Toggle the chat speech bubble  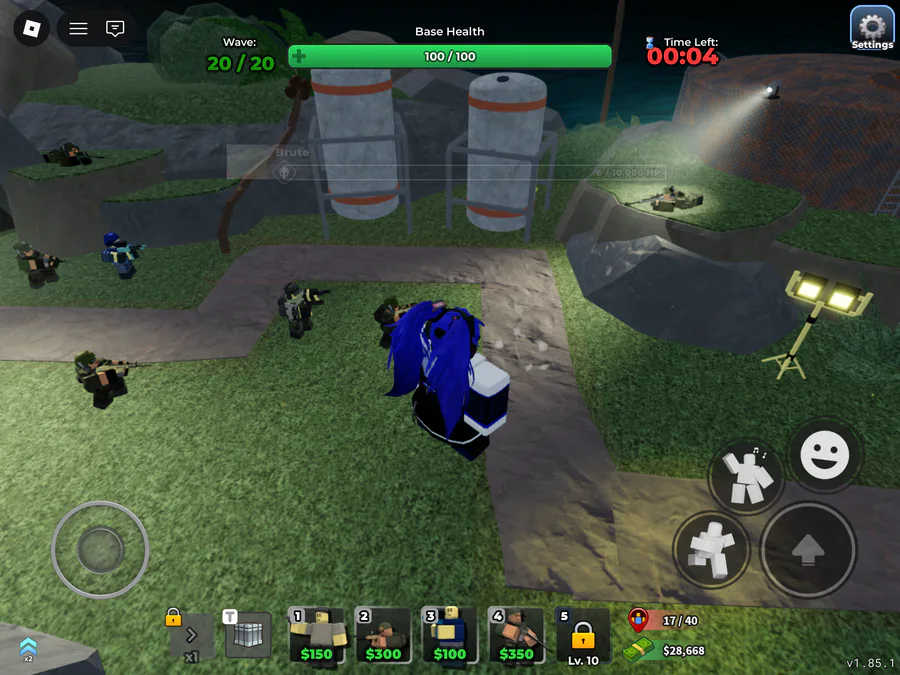116,28
